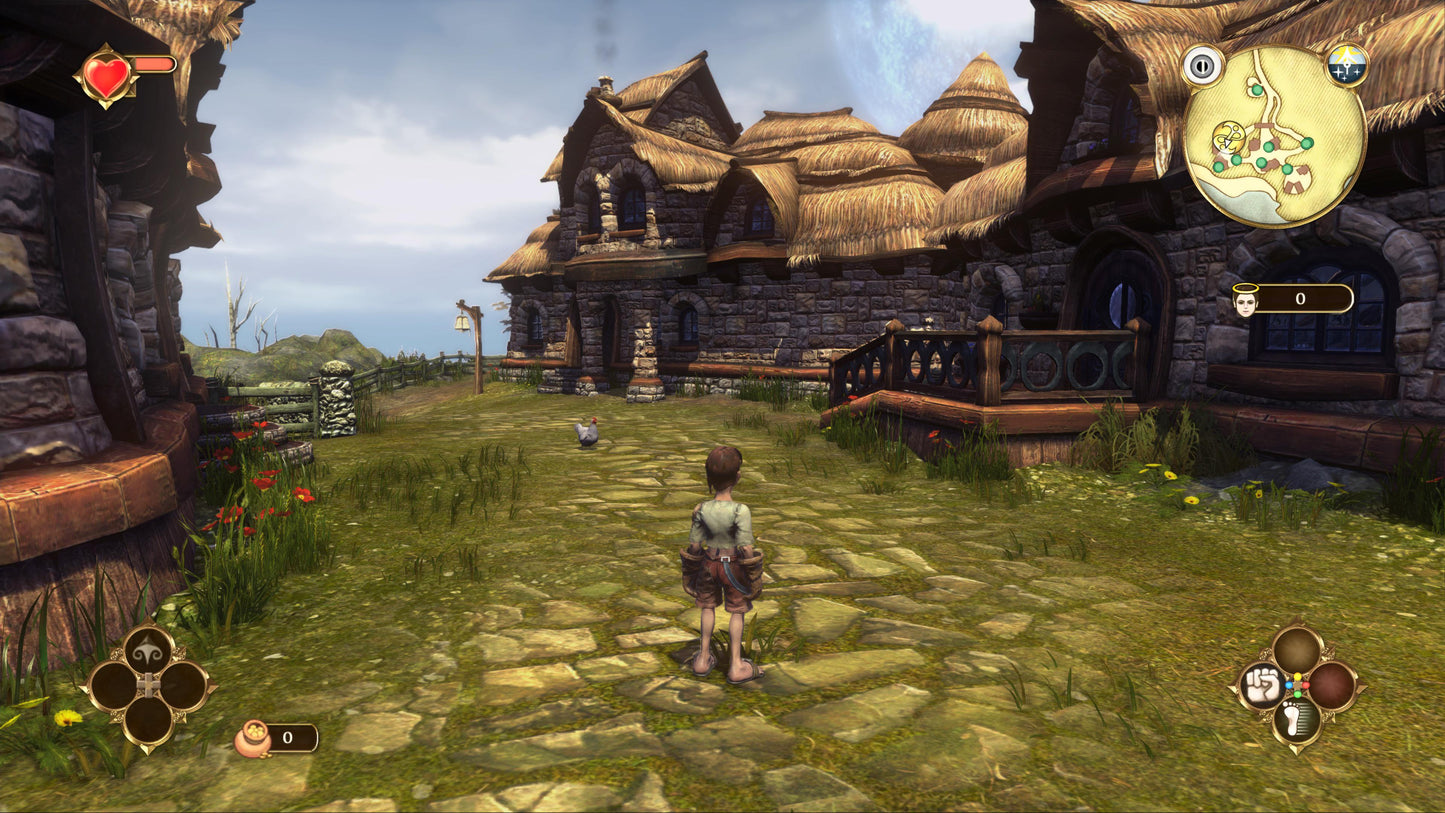Select the gold quest marker on the minimap
Screen dimensions: 1445x813
pyautogui.click(x=1226, y=137)
